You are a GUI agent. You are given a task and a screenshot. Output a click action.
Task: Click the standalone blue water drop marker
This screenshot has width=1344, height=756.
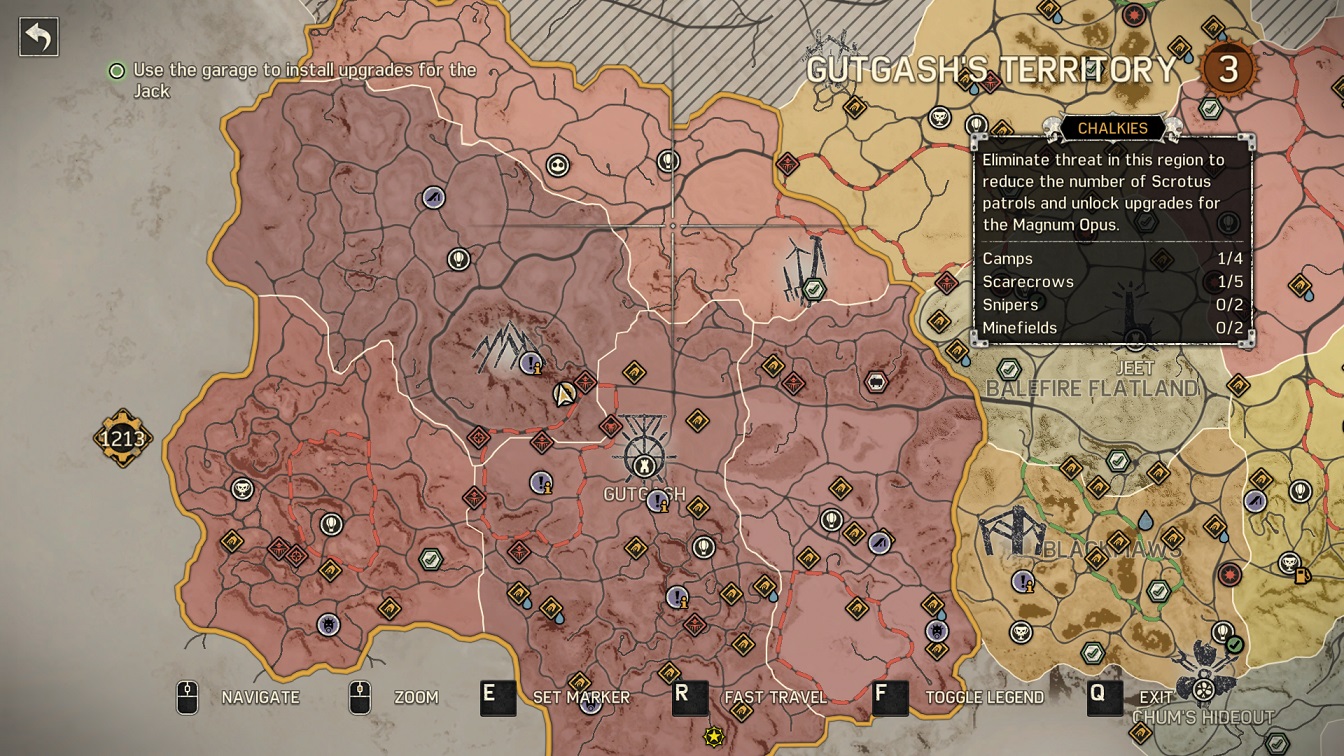click(1145, 520)
